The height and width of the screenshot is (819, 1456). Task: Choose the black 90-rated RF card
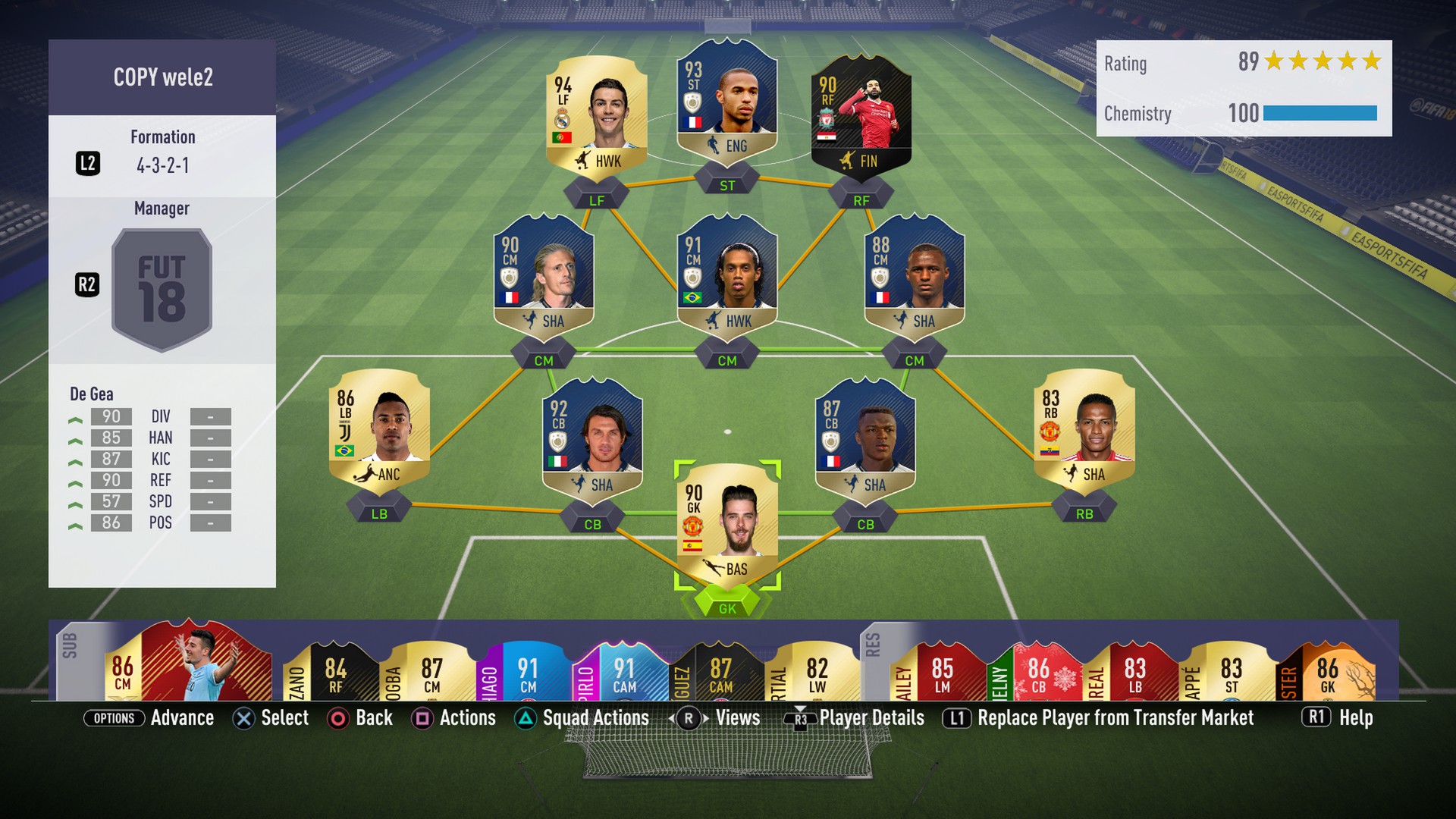click(x=861, y=118)
